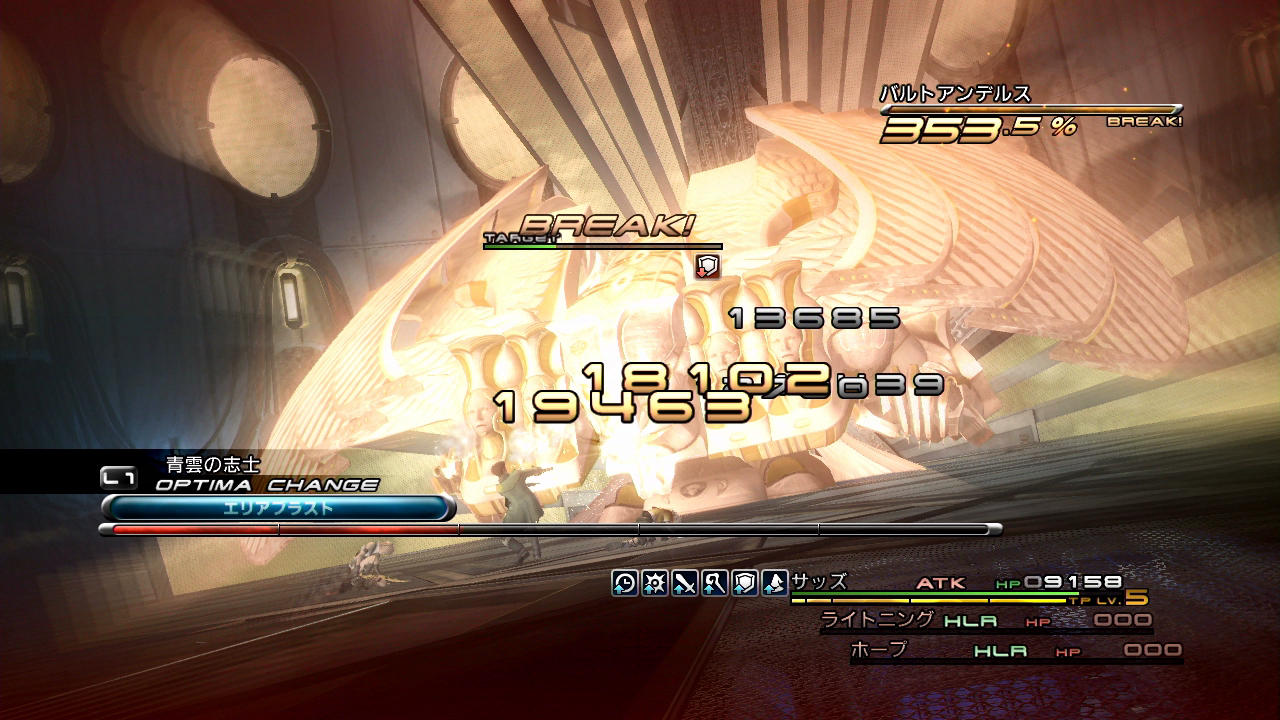The width and height of the screenshot is (1280, 720).
Task: Click the enemy's shield-down debuff icon
Action: (x=708, y=265)
